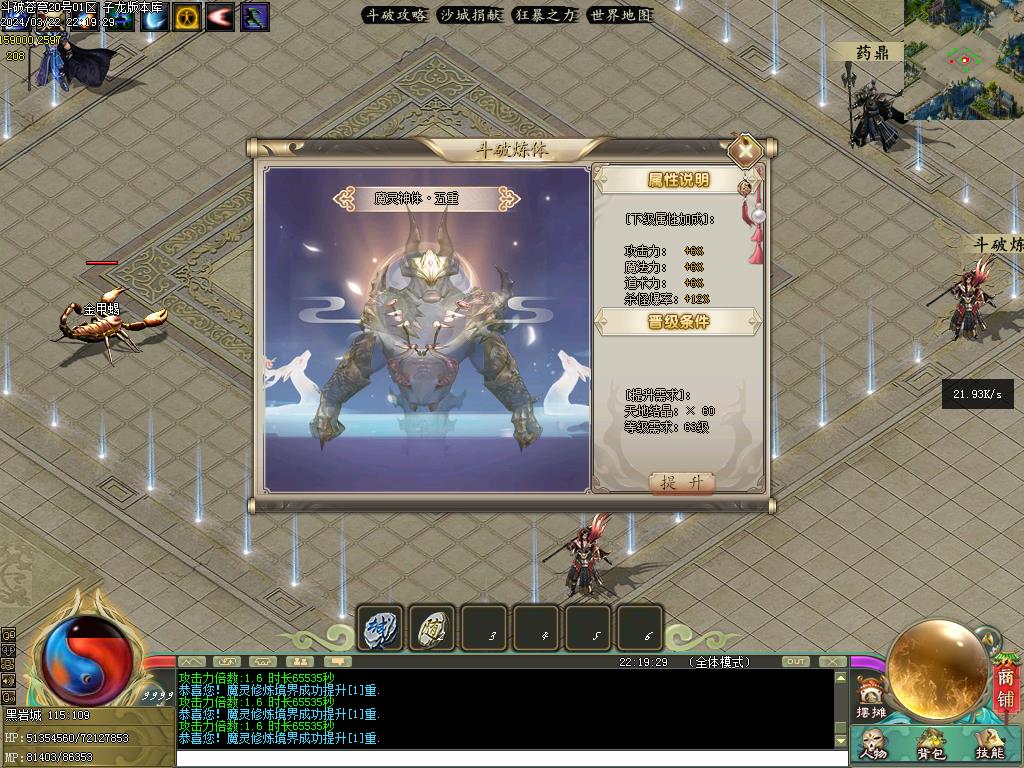Select the 狂暴之力 menu button

(545, 15)
